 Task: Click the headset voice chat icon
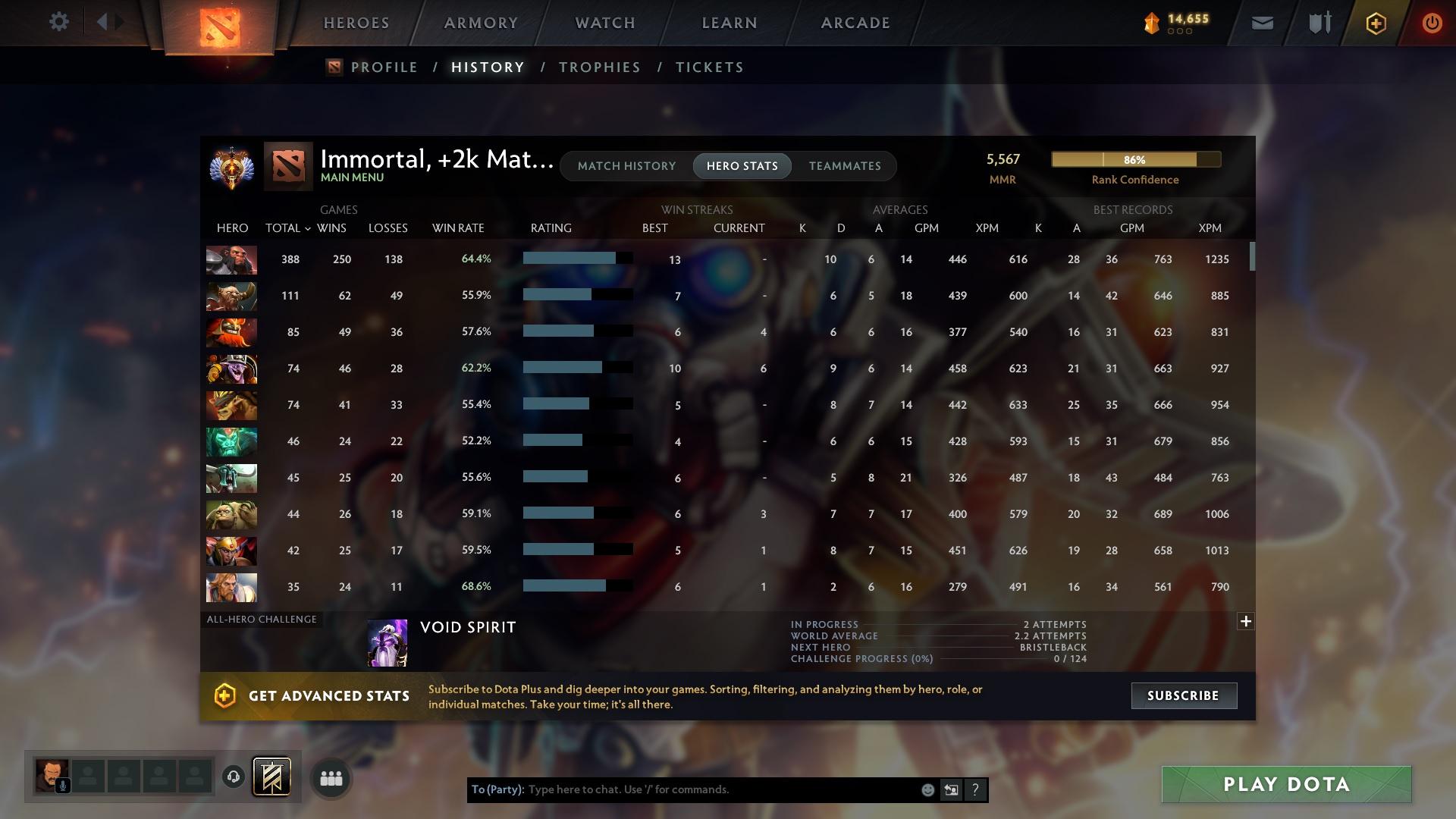(234, 776)
